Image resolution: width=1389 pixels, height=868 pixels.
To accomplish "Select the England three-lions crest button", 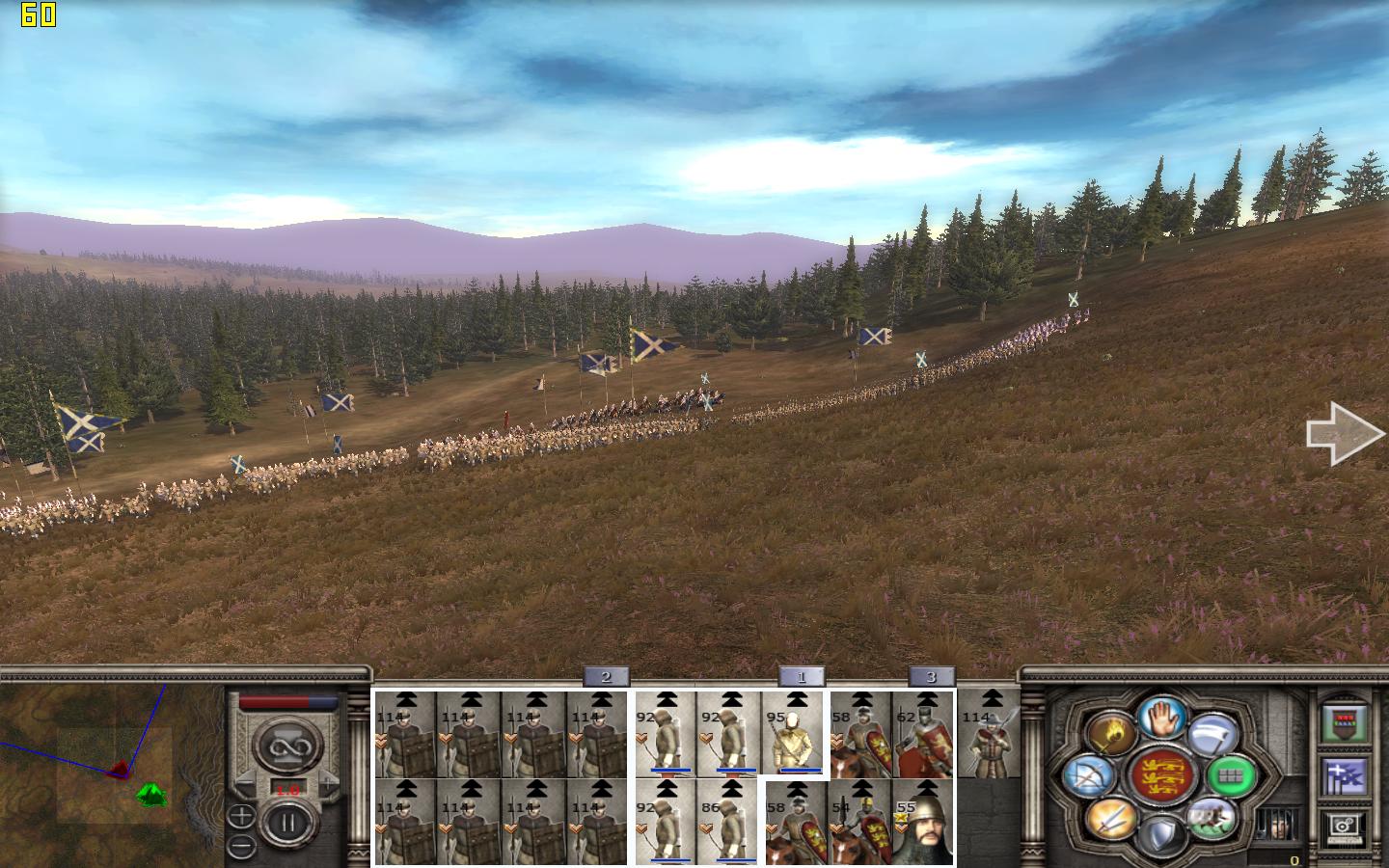I will pos(1161,775).
